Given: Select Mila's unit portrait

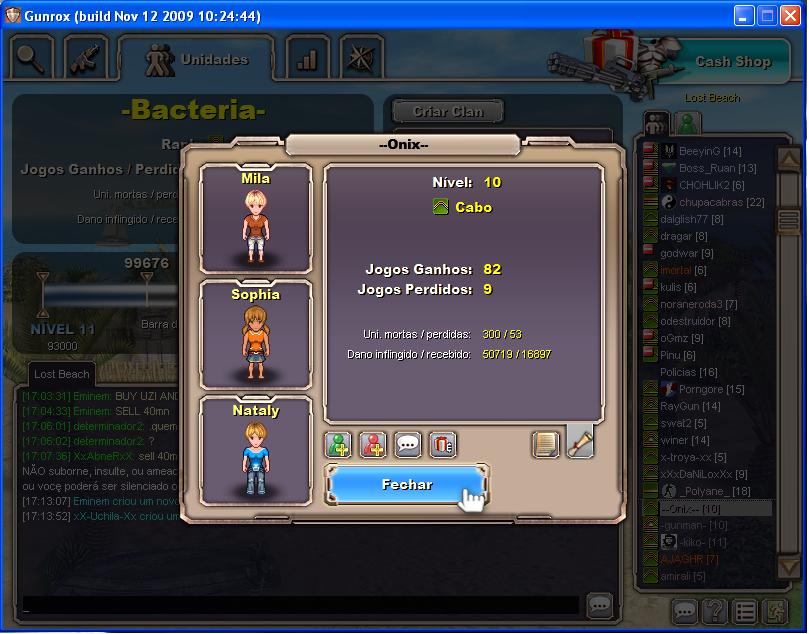Looking at the screenshot, I should pos(255,220).
